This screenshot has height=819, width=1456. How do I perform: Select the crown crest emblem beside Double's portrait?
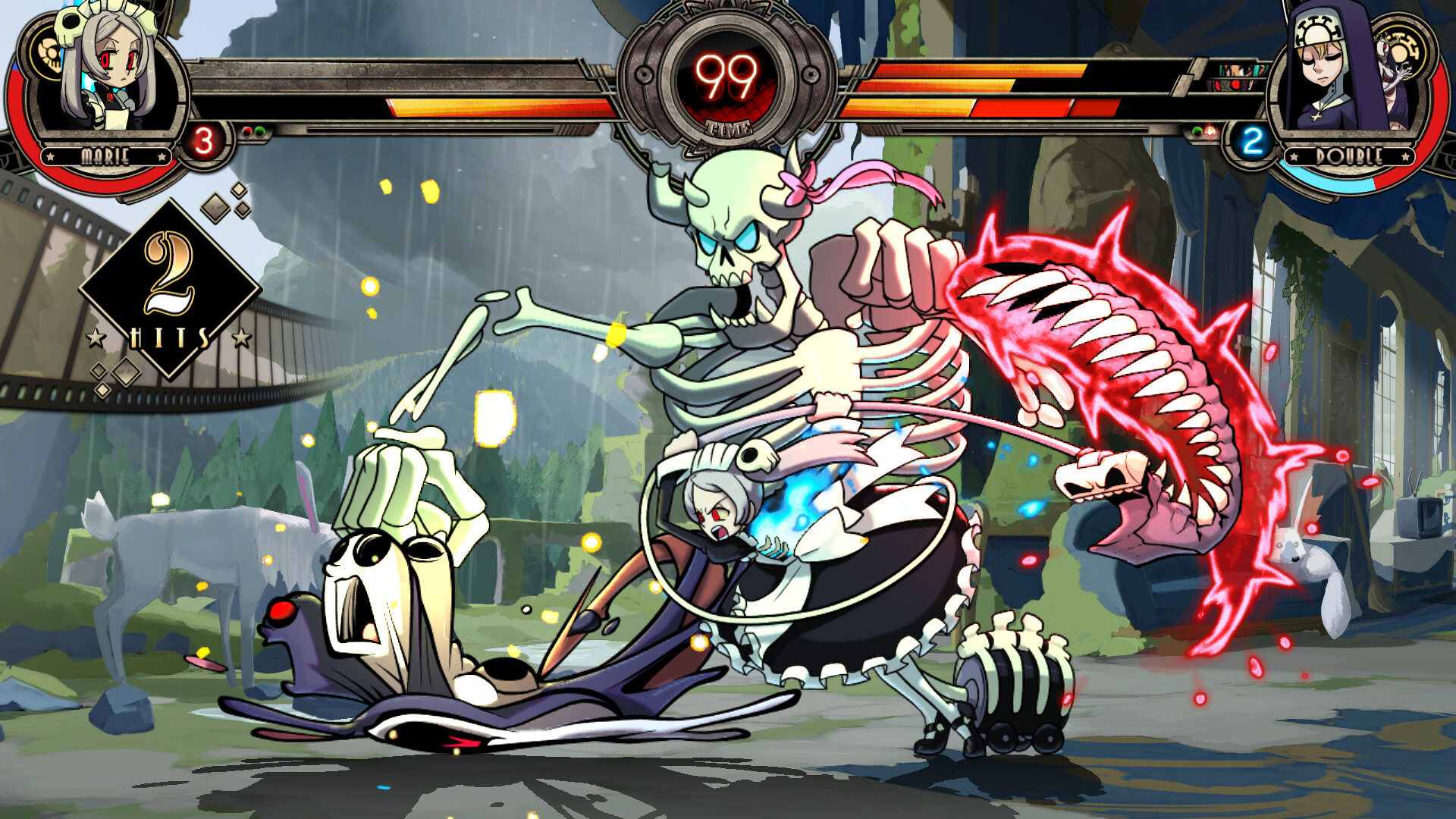click(x=1404, y=49)
